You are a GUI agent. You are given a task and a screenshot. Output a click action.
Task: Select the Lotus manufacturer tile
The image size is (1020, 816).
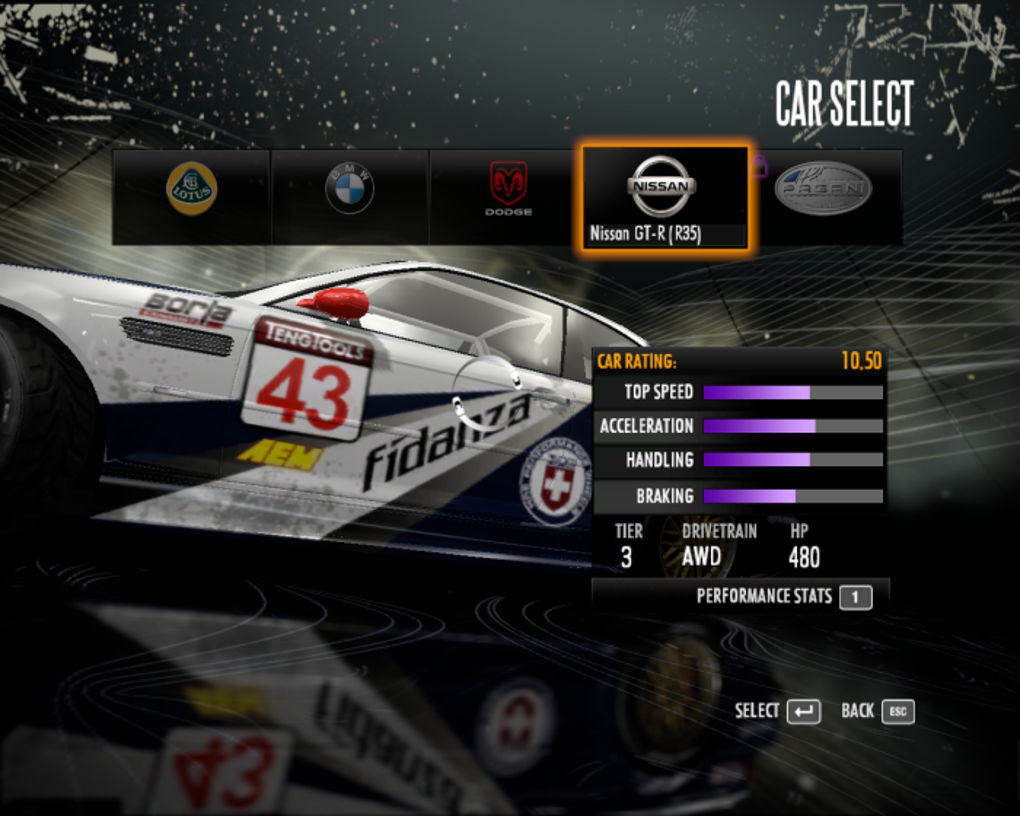191,197
